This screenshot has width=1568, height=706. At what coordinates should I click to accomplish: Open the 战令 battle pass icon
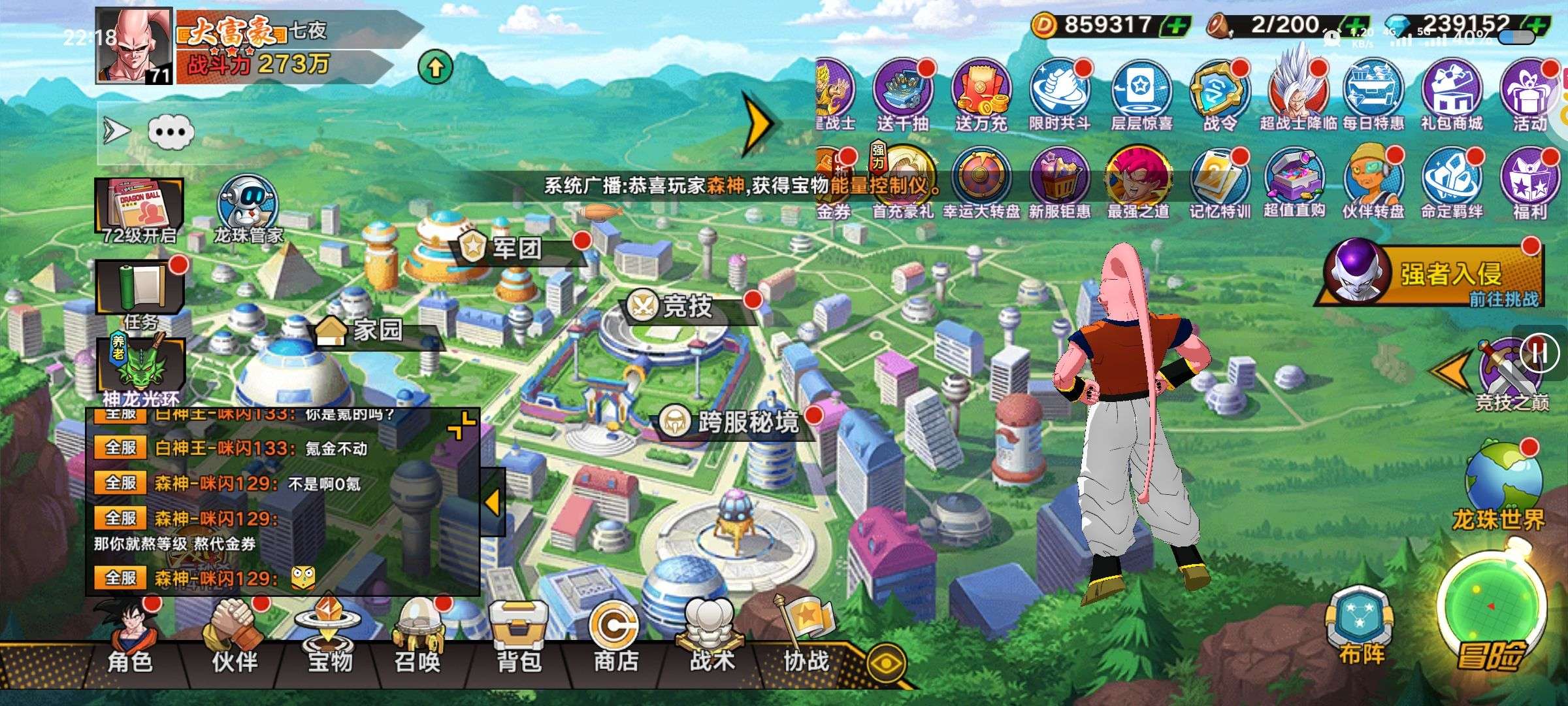(x=1219, y=95)
